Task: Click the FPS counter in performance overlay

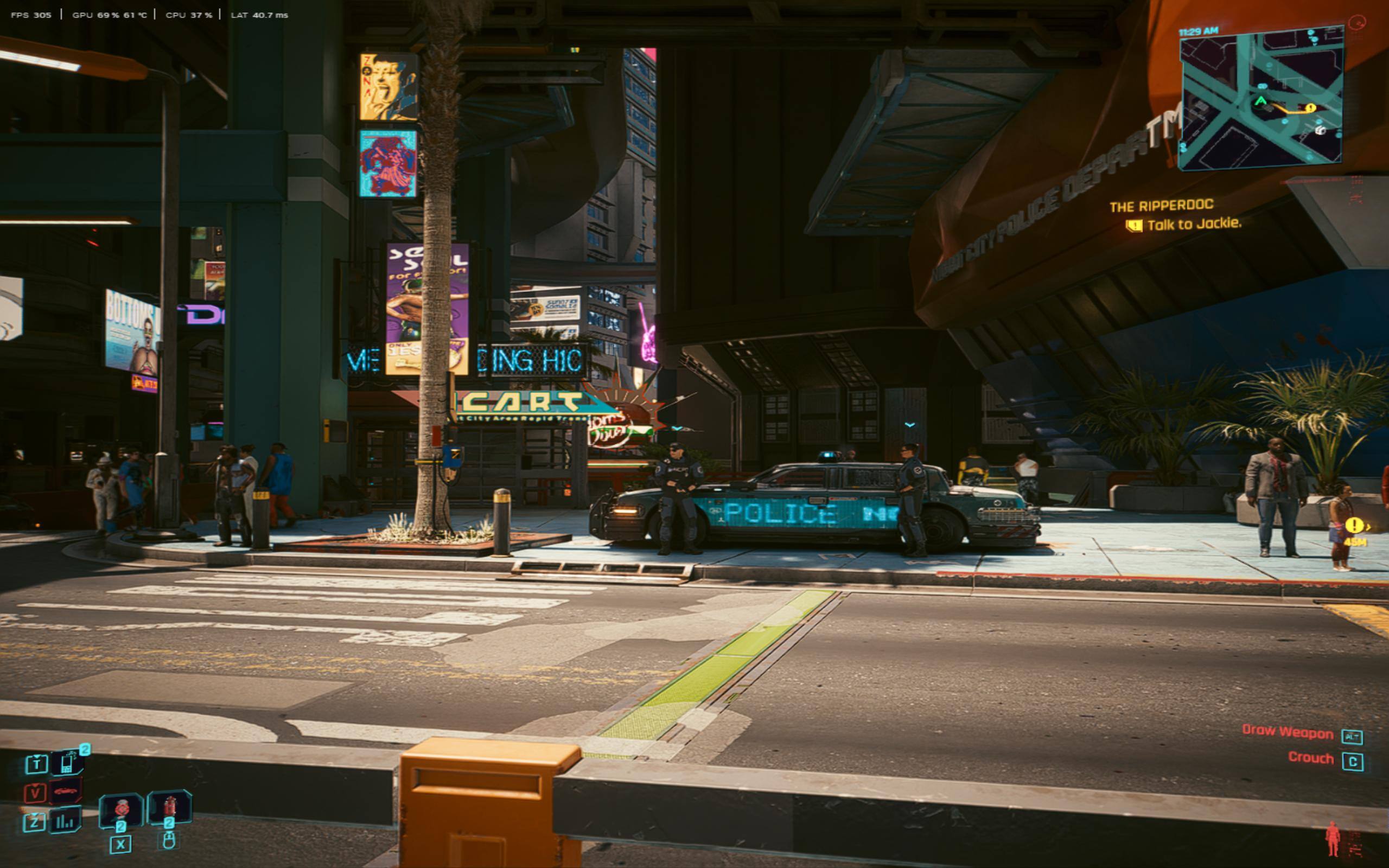Action: pyautogui.click(x=31, y=15)
